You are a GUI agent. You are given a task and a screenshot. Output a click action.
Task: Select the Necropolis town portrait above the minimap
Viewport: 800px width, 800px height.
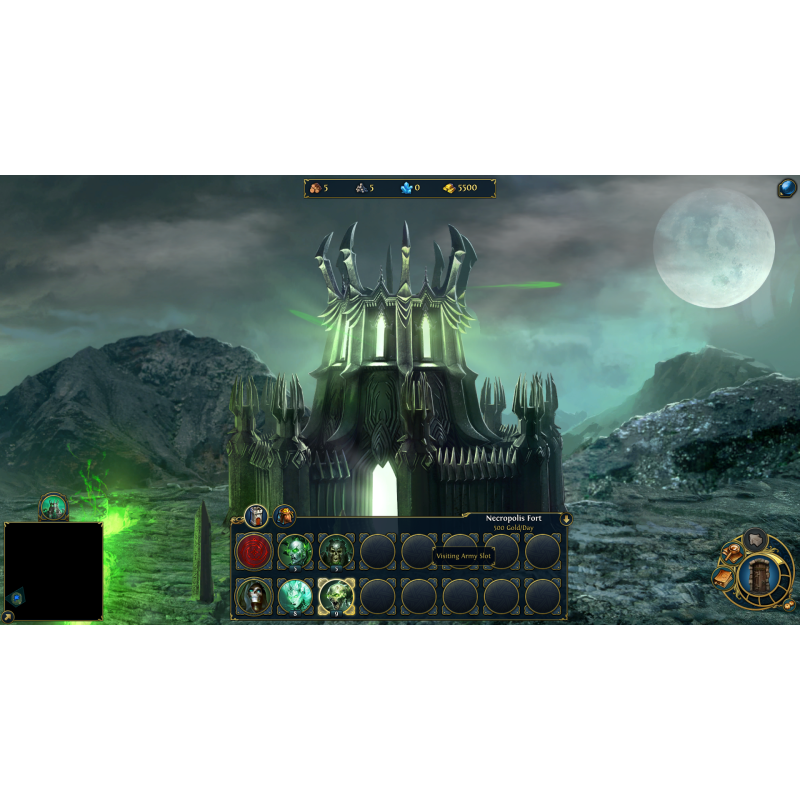[53, 507]
